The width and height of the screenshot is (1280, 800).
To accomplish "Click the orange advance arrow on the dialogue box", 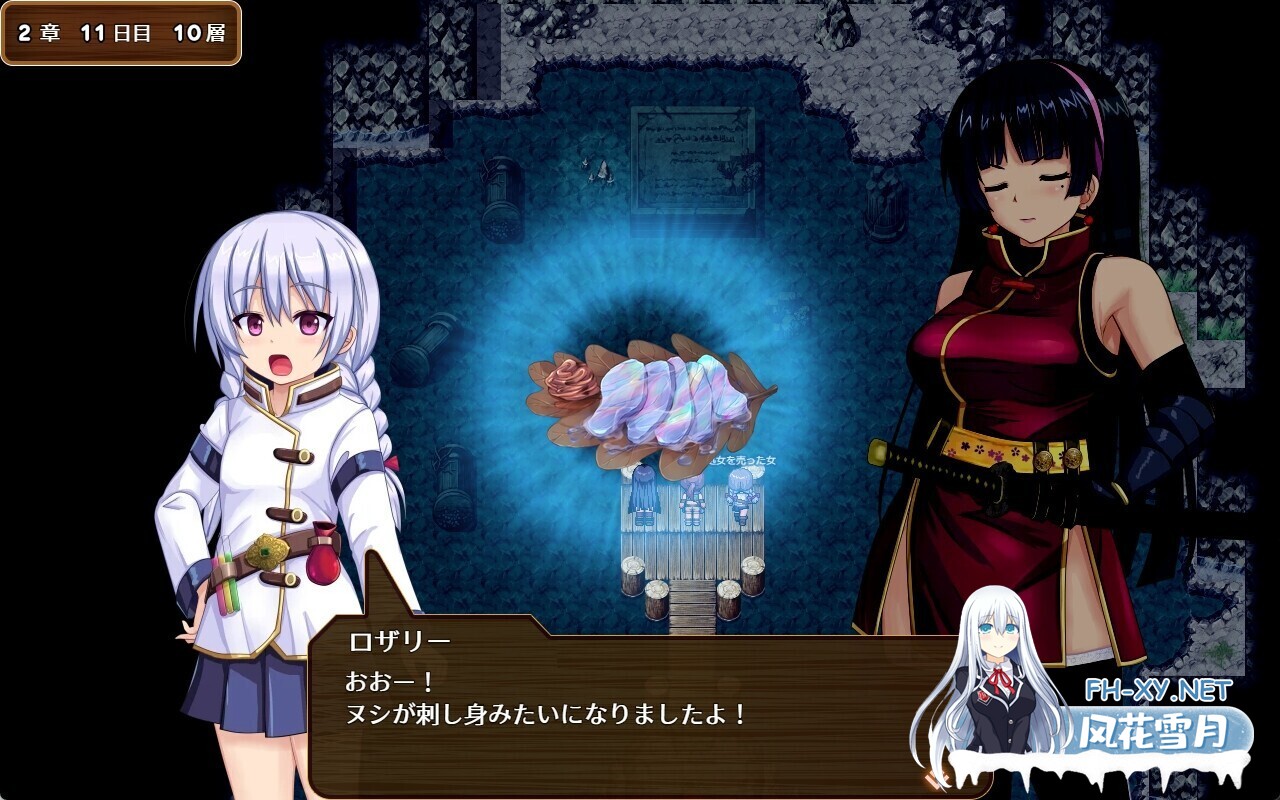I will [x=935, y=778].
